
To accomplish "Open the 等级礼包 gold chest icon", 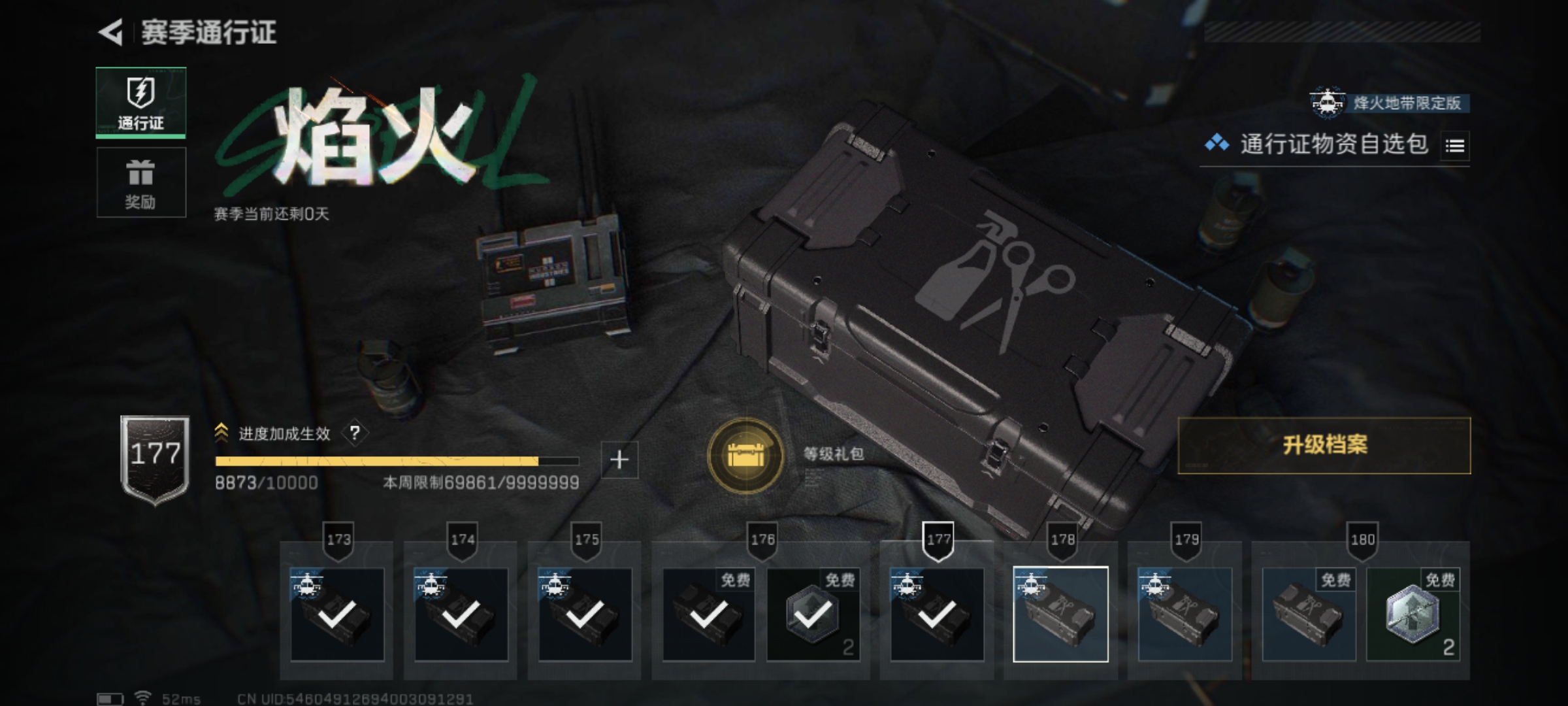I will point(745,455).
